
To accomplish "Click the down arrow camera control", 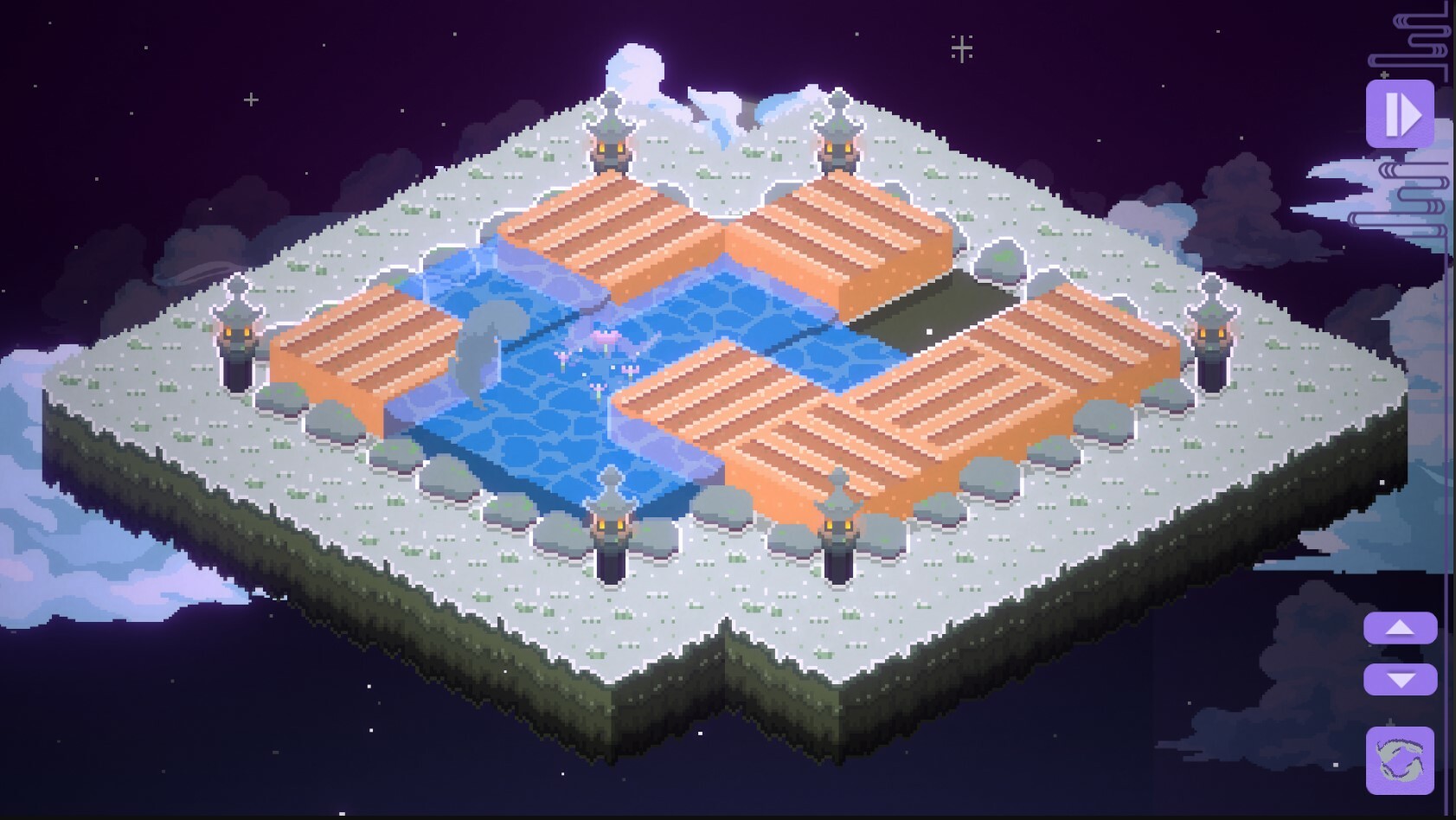I will [x=1400, y=680].
